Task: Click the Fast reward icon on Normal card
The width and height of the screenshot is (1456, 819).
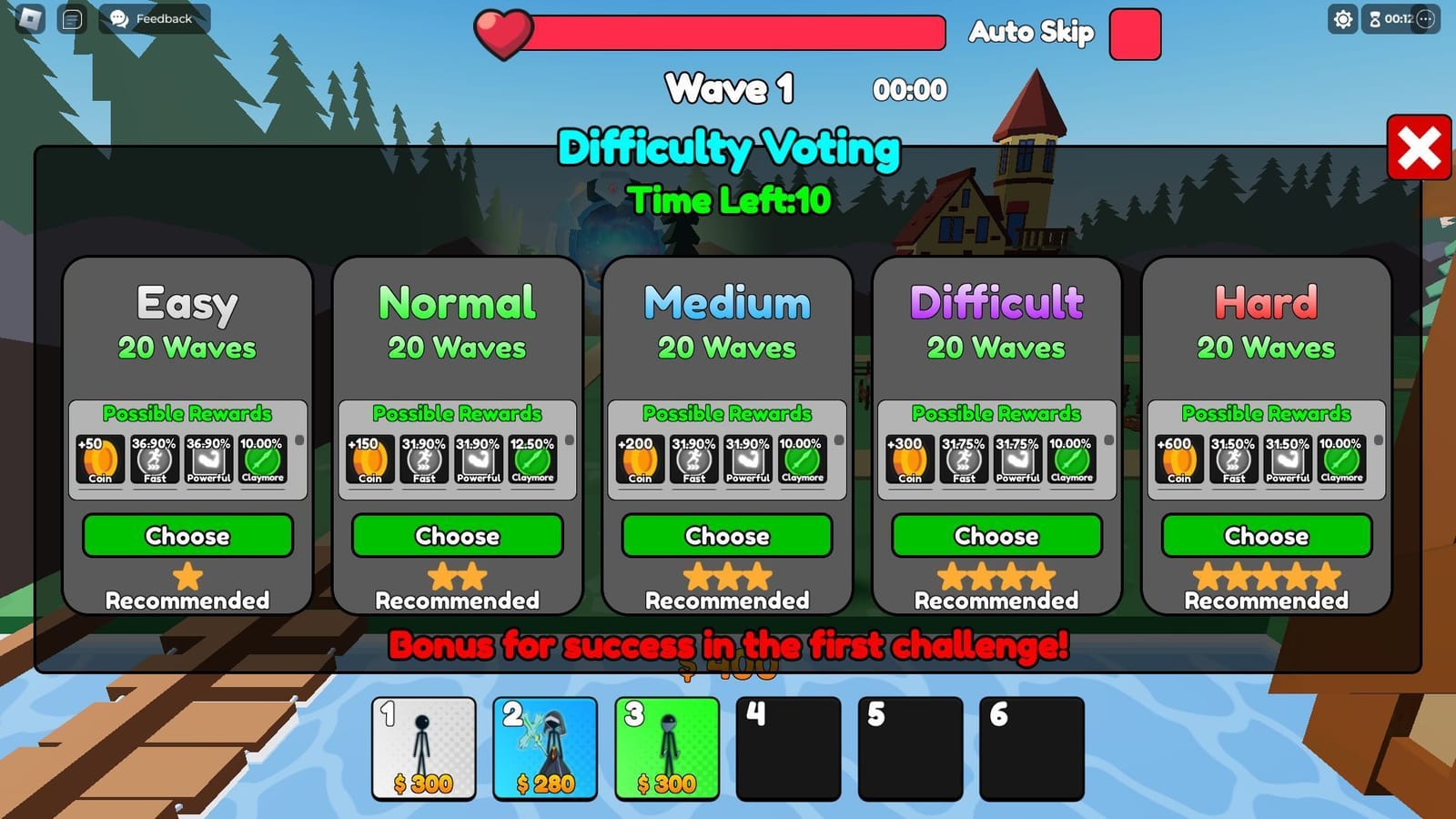Action: (x=424, y=460)
